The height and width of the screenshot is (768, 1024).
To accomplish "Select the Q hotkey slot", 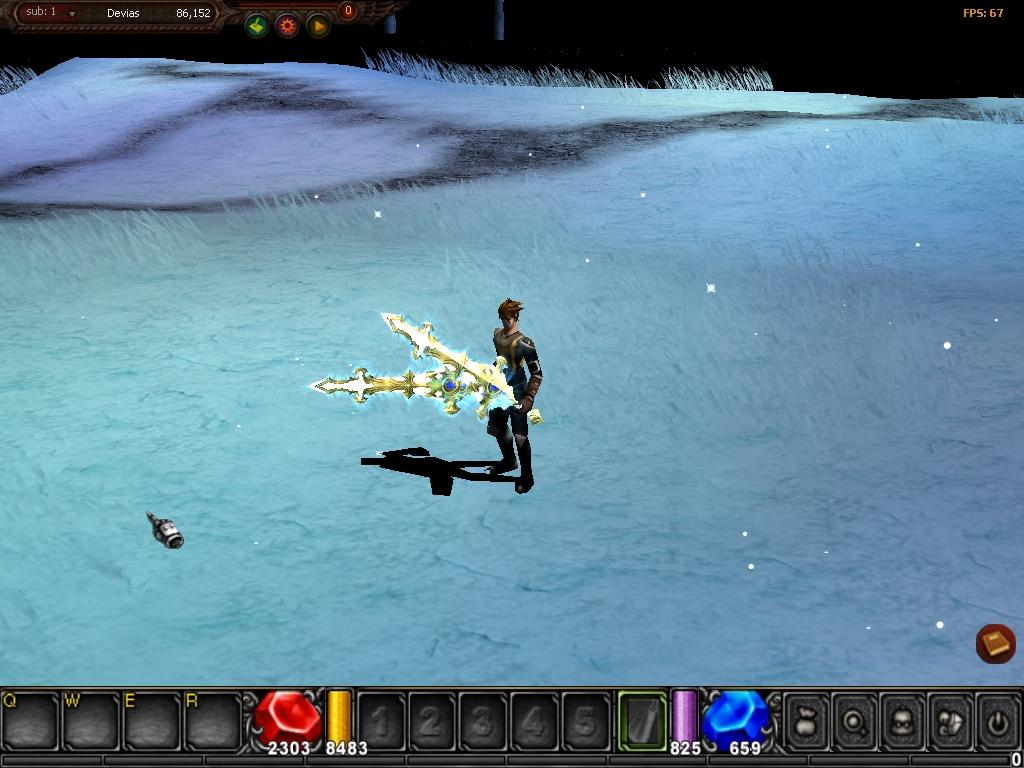I will (x=30, y=719).
